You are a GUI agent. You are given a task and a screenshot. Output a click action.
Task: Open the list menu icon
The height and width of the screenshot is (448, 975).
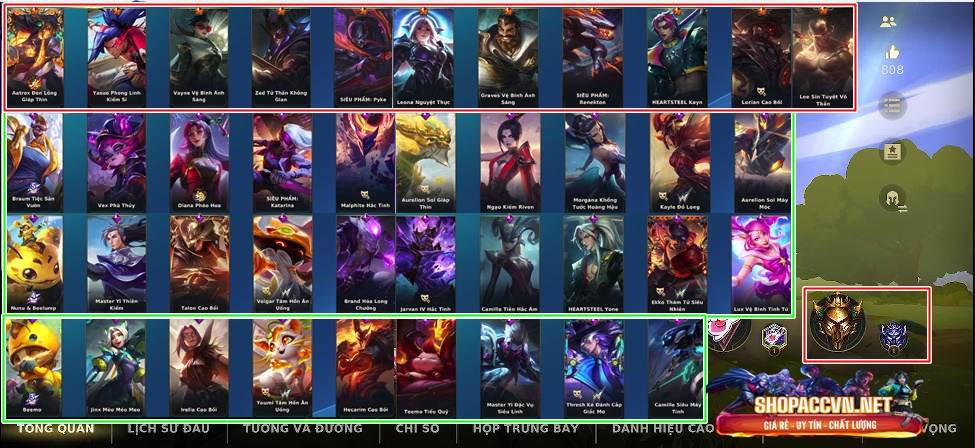point(892,105)
